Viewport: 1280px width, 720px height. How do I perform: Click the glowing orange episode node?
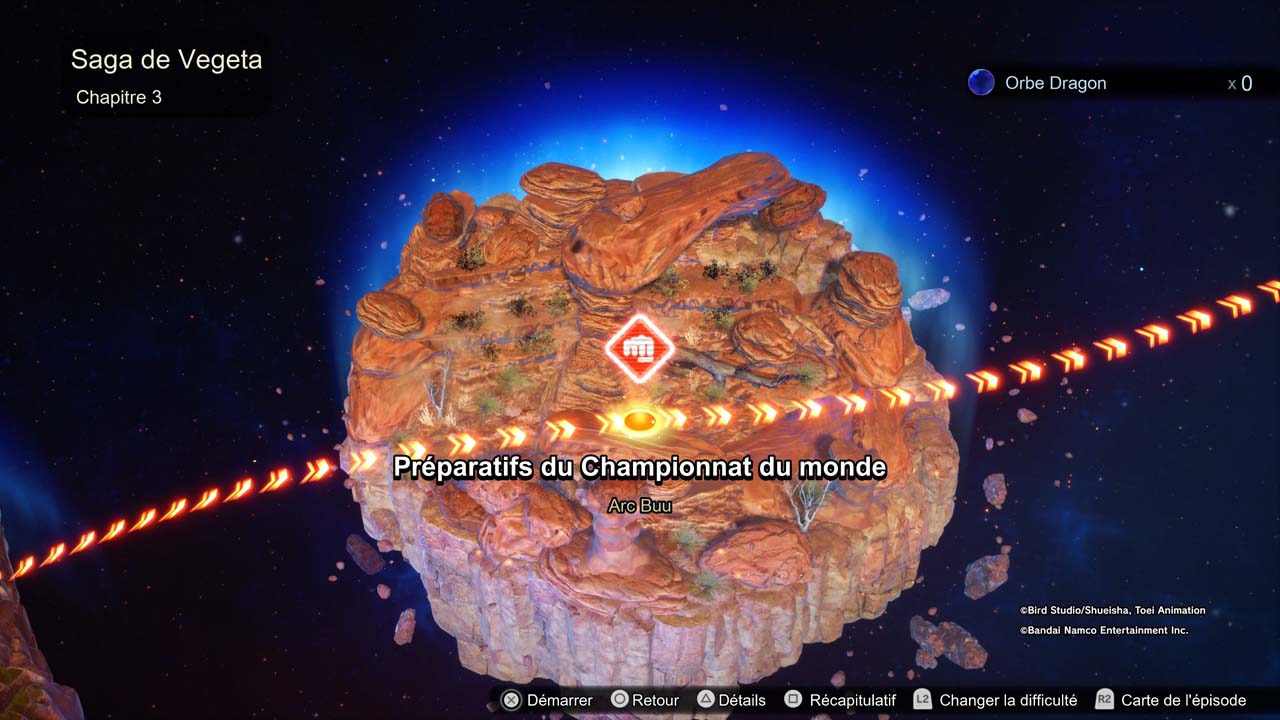(x=638, y=420)
